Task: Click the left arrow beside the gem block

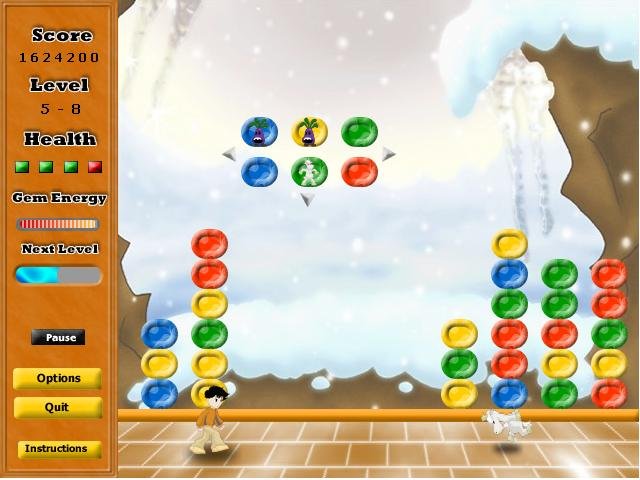Action: pyautogui.click(x=229, y=153)
